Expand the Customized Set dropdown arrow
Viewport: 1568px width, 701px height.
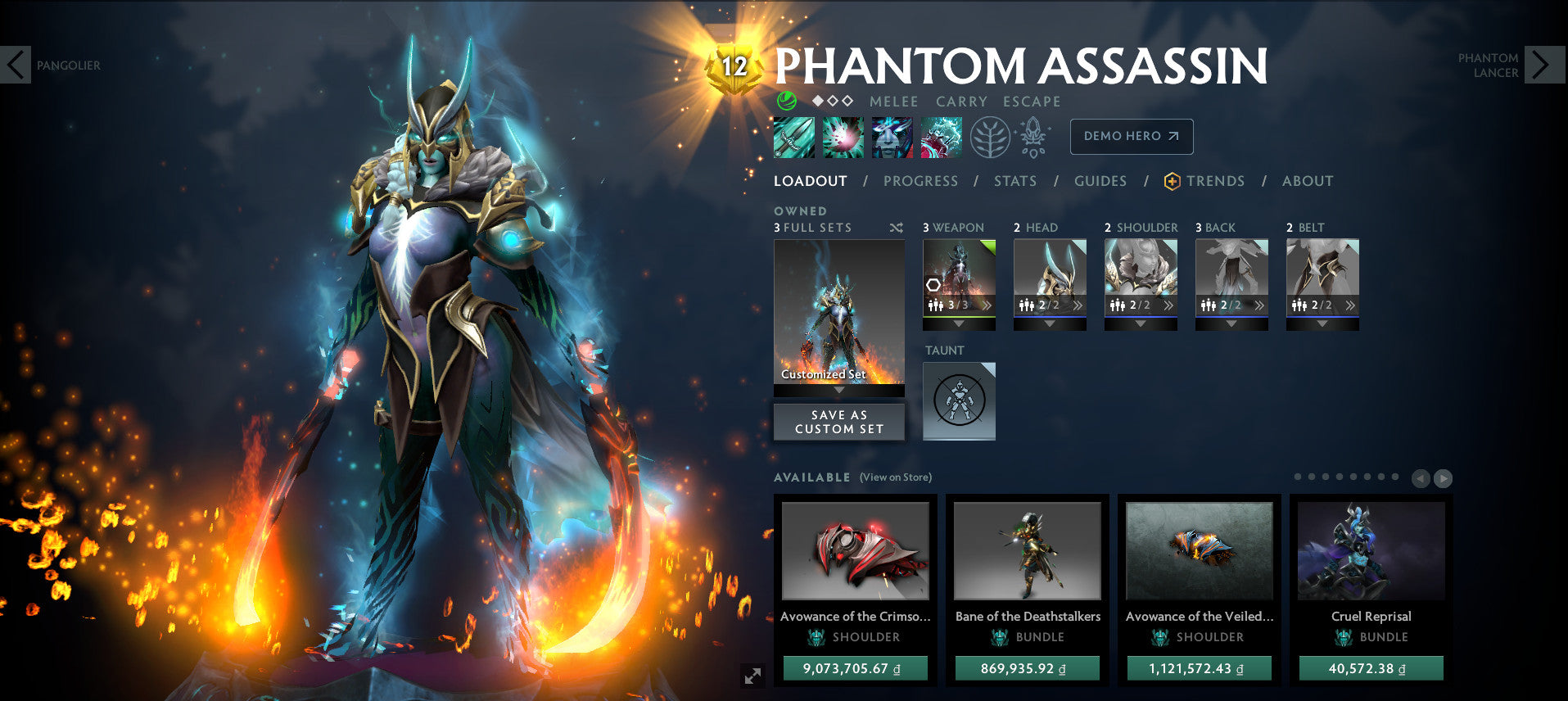[x=838, y=391]
